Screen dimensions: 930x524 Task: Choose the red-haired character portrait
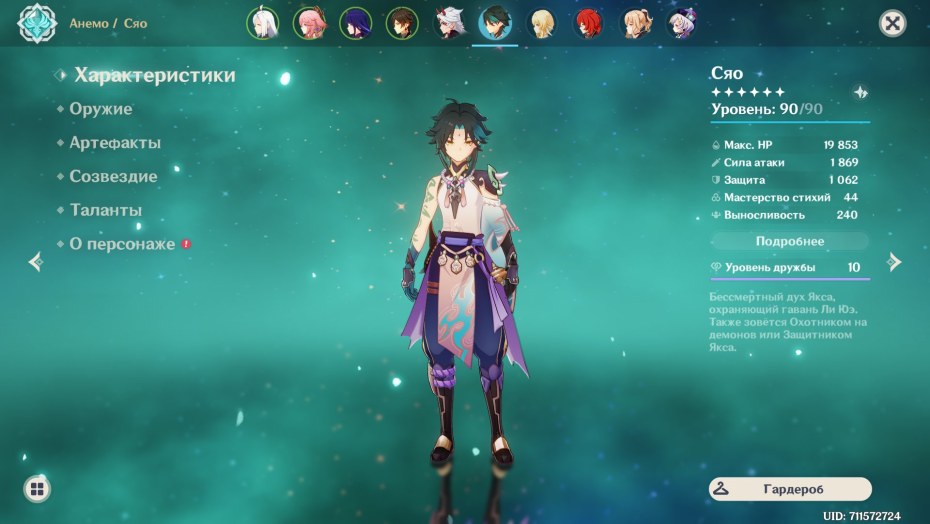(x=589, y=23)
